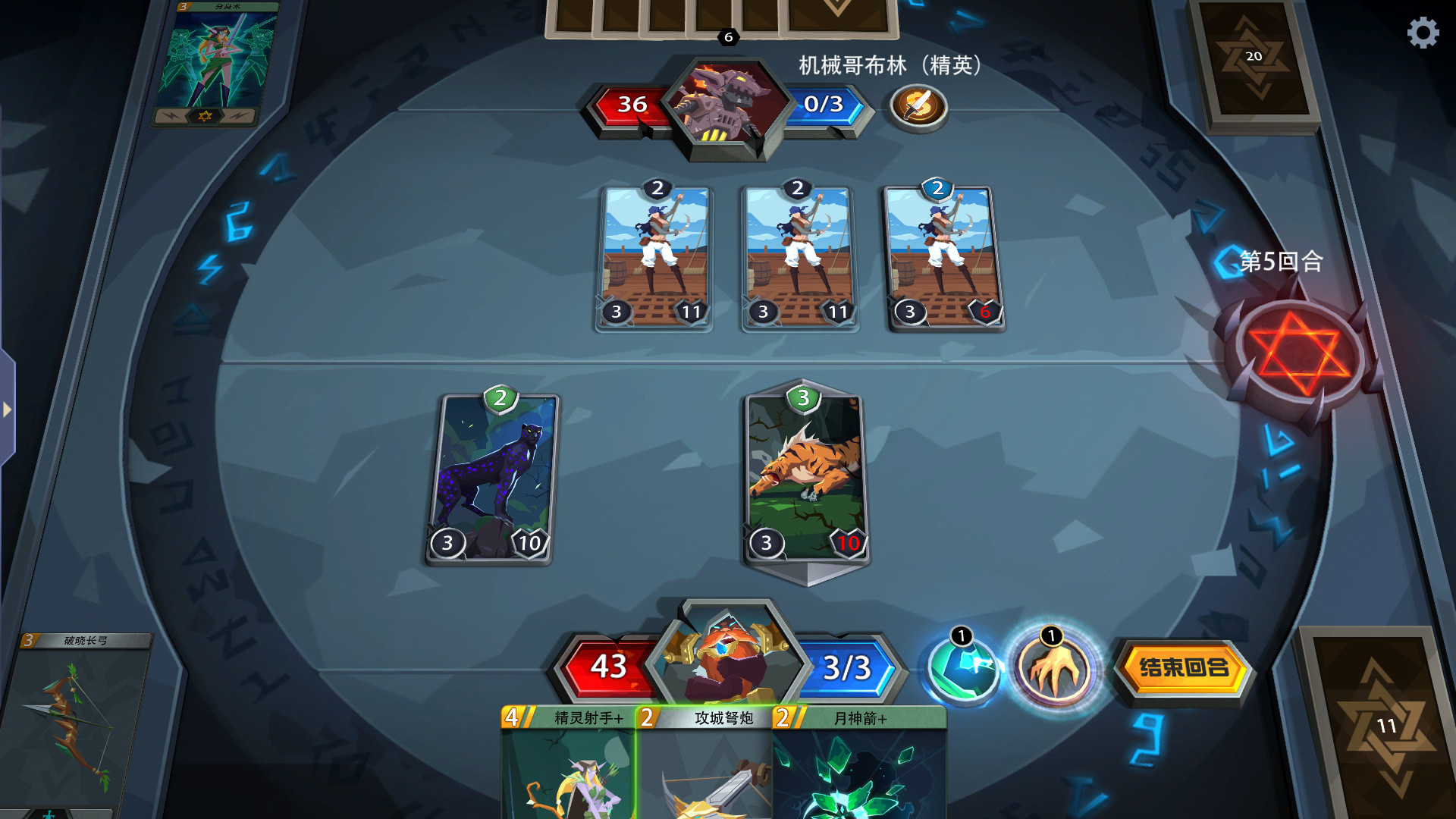Open the settings gear
This screenshot has height=819, width=1456.
click(x=1423, y=33)
